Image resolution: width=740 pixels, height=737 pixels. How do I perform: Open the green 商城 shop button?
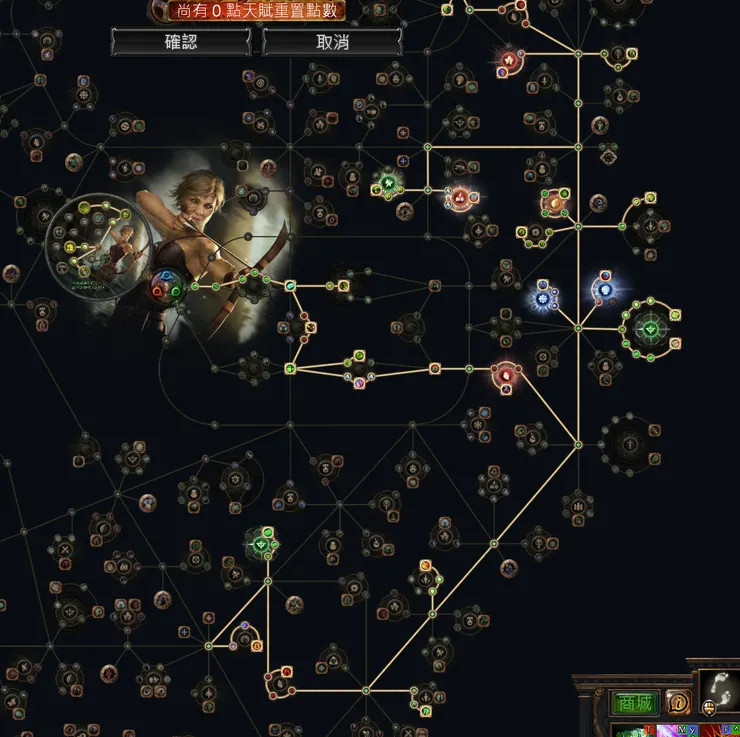click(632, 703)
